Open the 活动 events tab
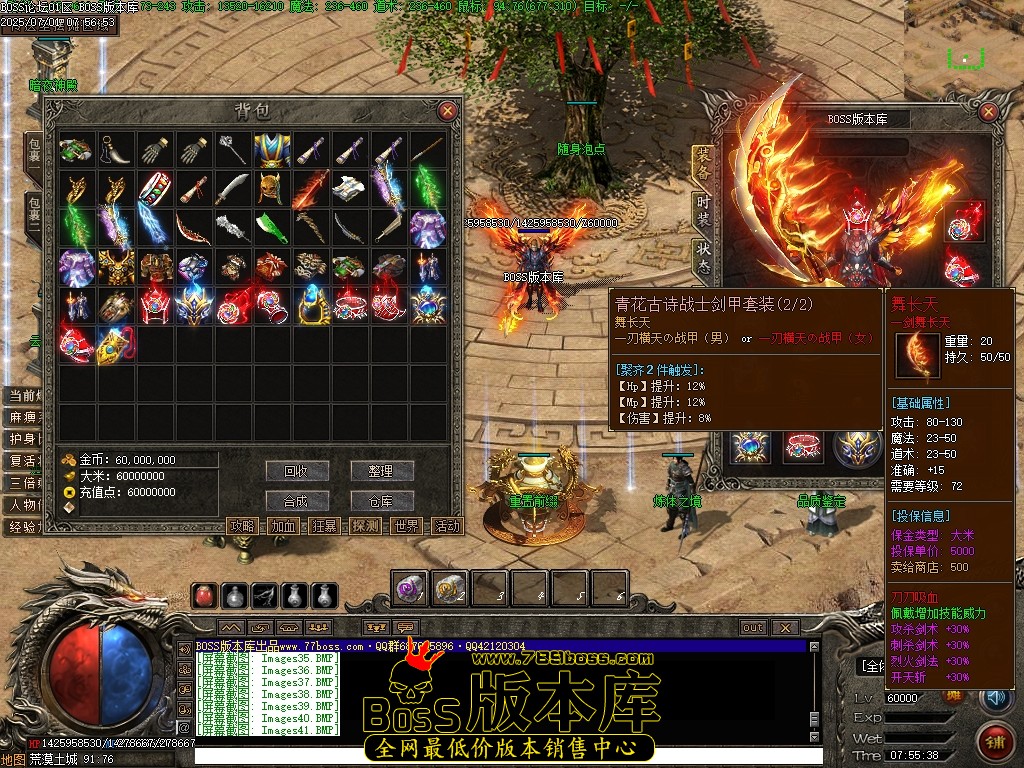The height and width of the screenshot is (768, 1024). [x=448, y=526]
